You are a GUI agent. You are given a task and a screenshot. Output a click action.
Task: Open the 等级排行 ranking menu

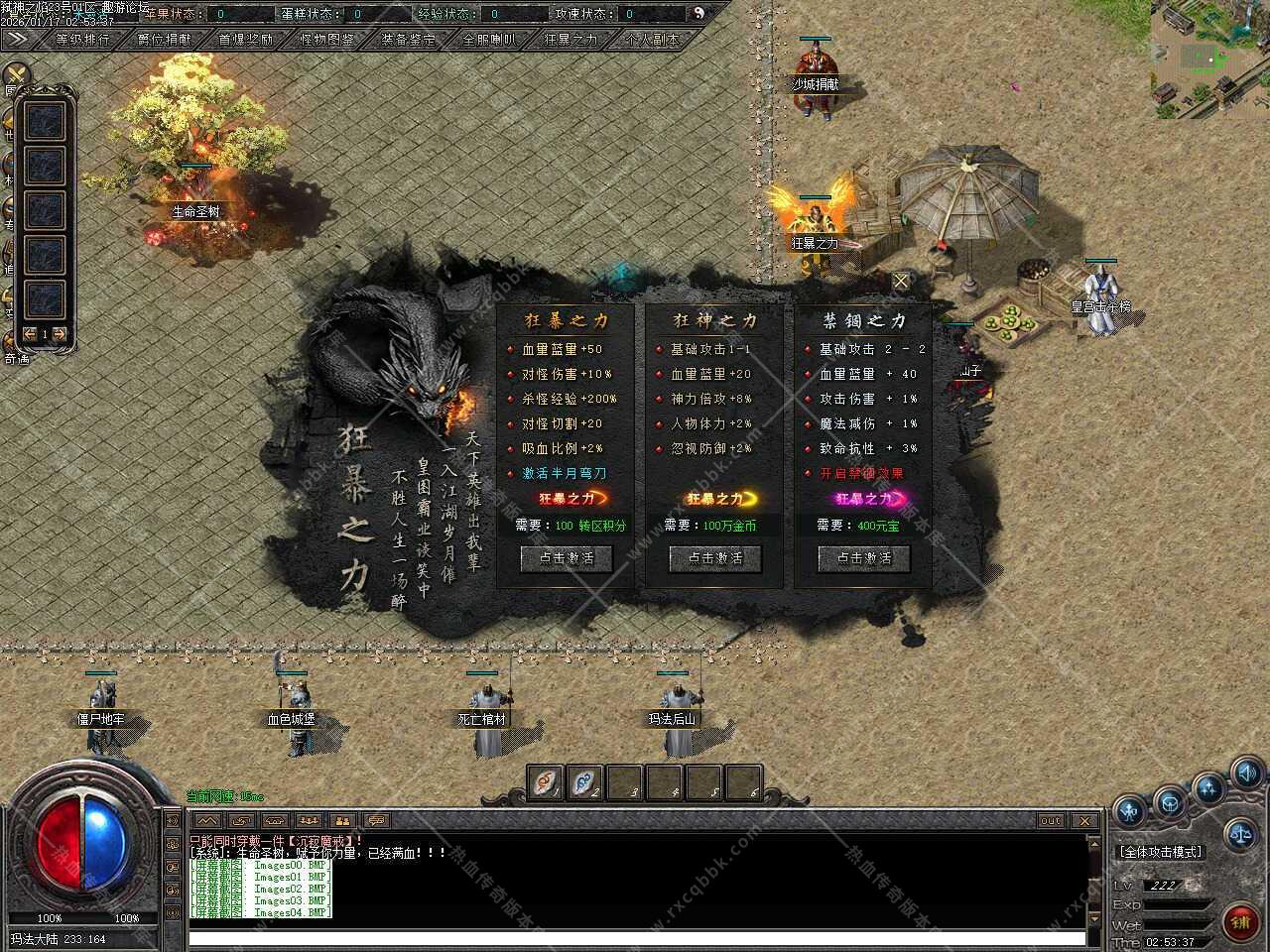83,40
